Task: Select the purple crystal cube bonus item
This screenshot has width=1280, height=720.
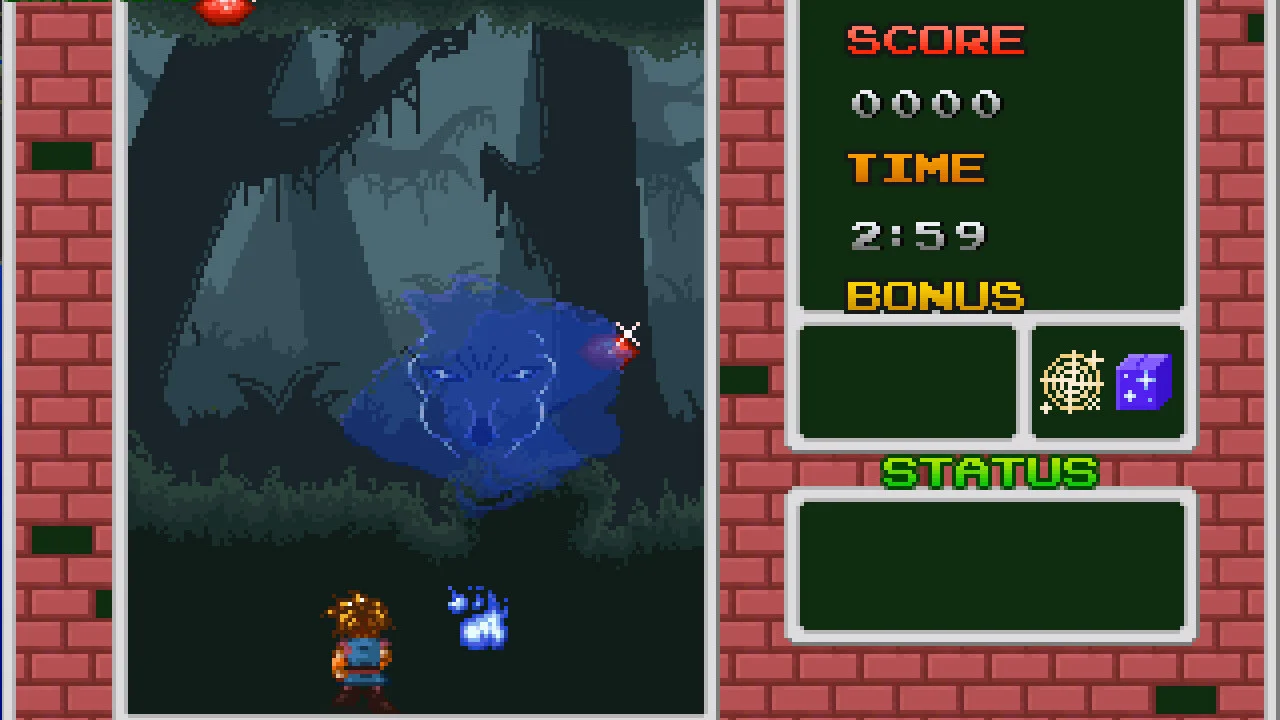Action: [1142, 383]
